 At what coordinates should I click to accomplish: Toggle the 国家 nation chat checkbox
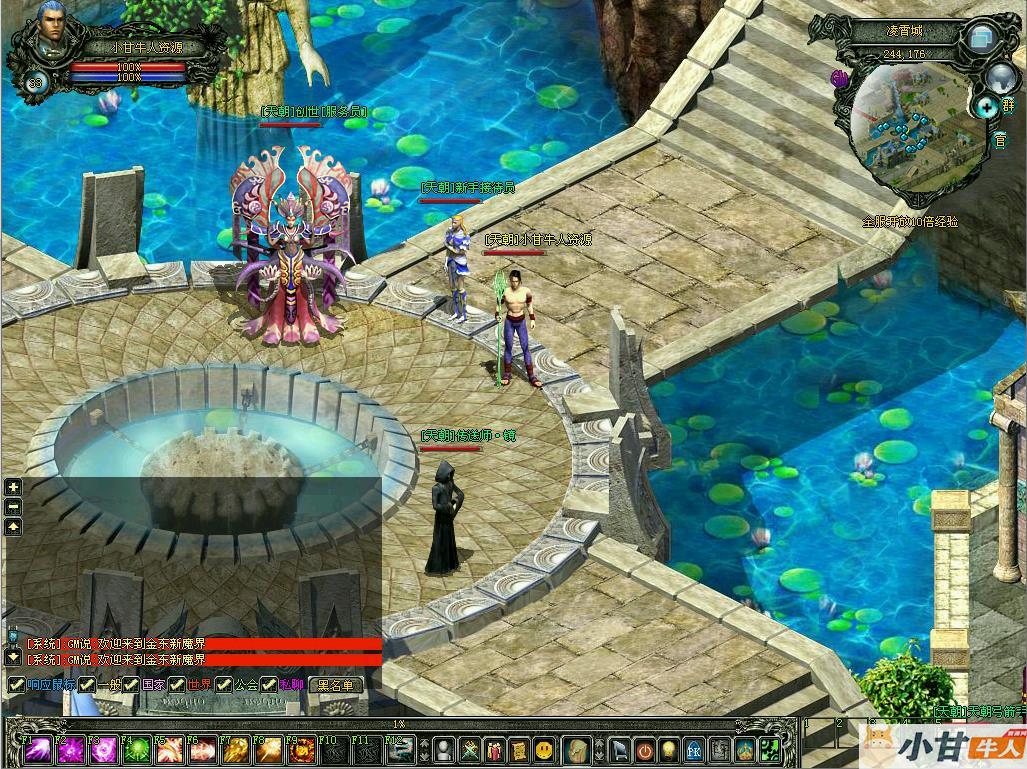coord(131,685)
